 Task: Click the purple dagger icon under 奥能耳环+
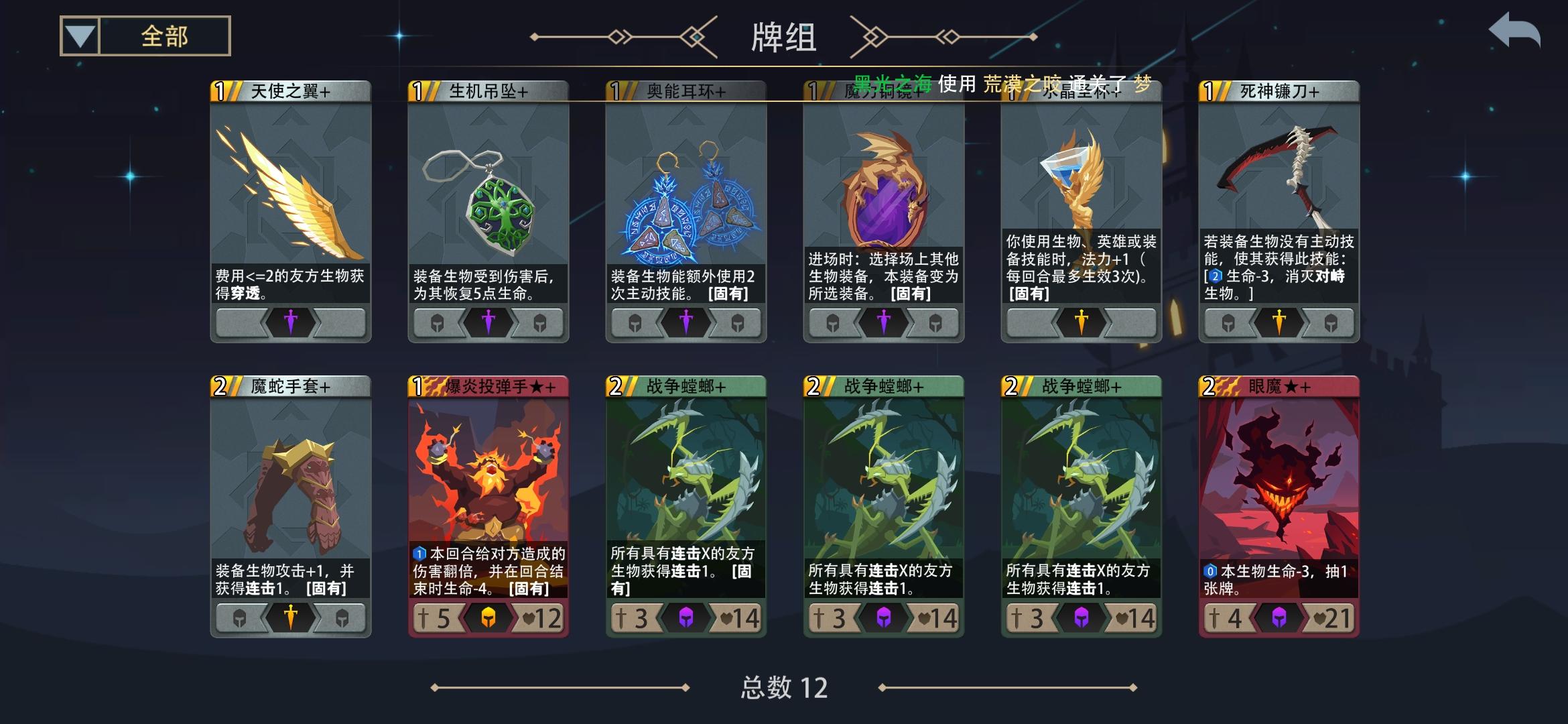coord(685,322)
